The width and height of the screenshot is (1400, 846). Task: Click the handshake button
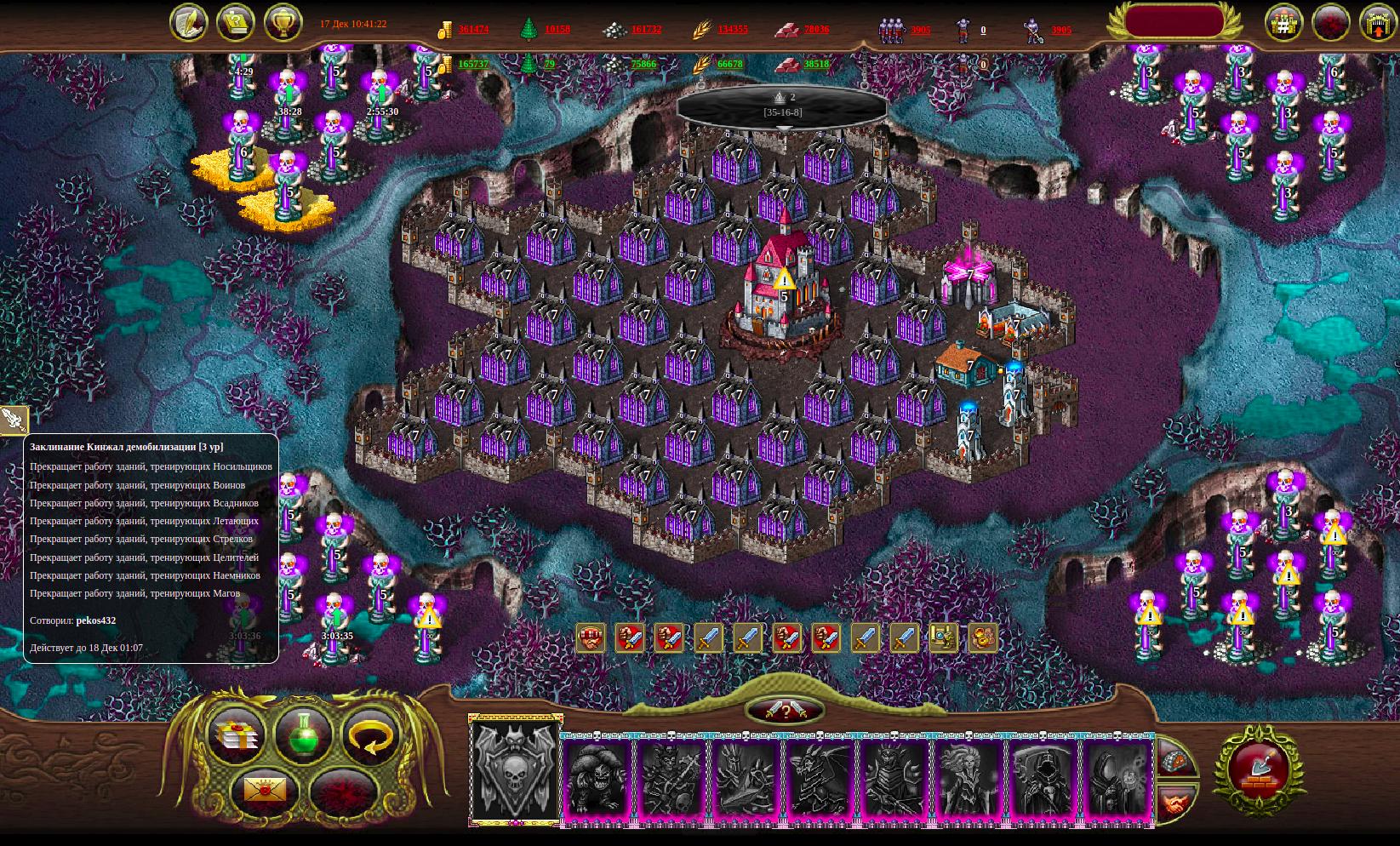click(1177, 802)
